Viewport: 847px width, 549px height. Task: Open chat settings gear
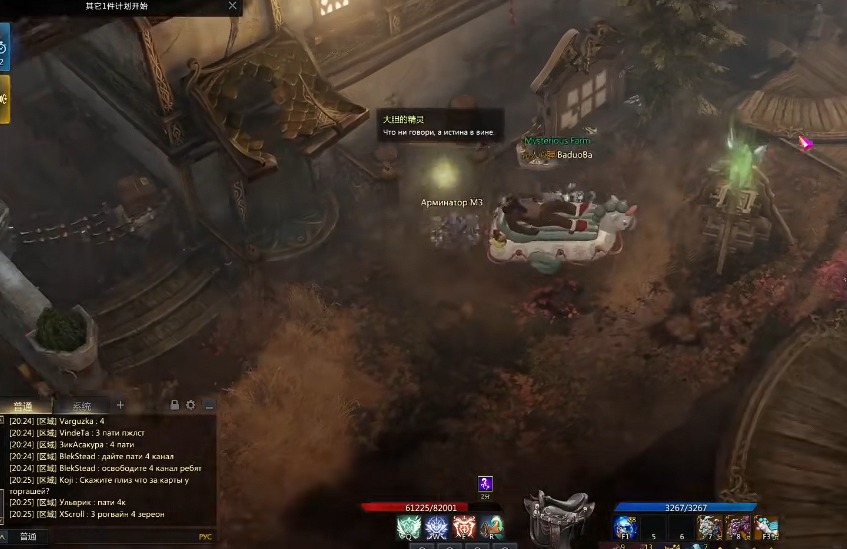tap(191, 405)
